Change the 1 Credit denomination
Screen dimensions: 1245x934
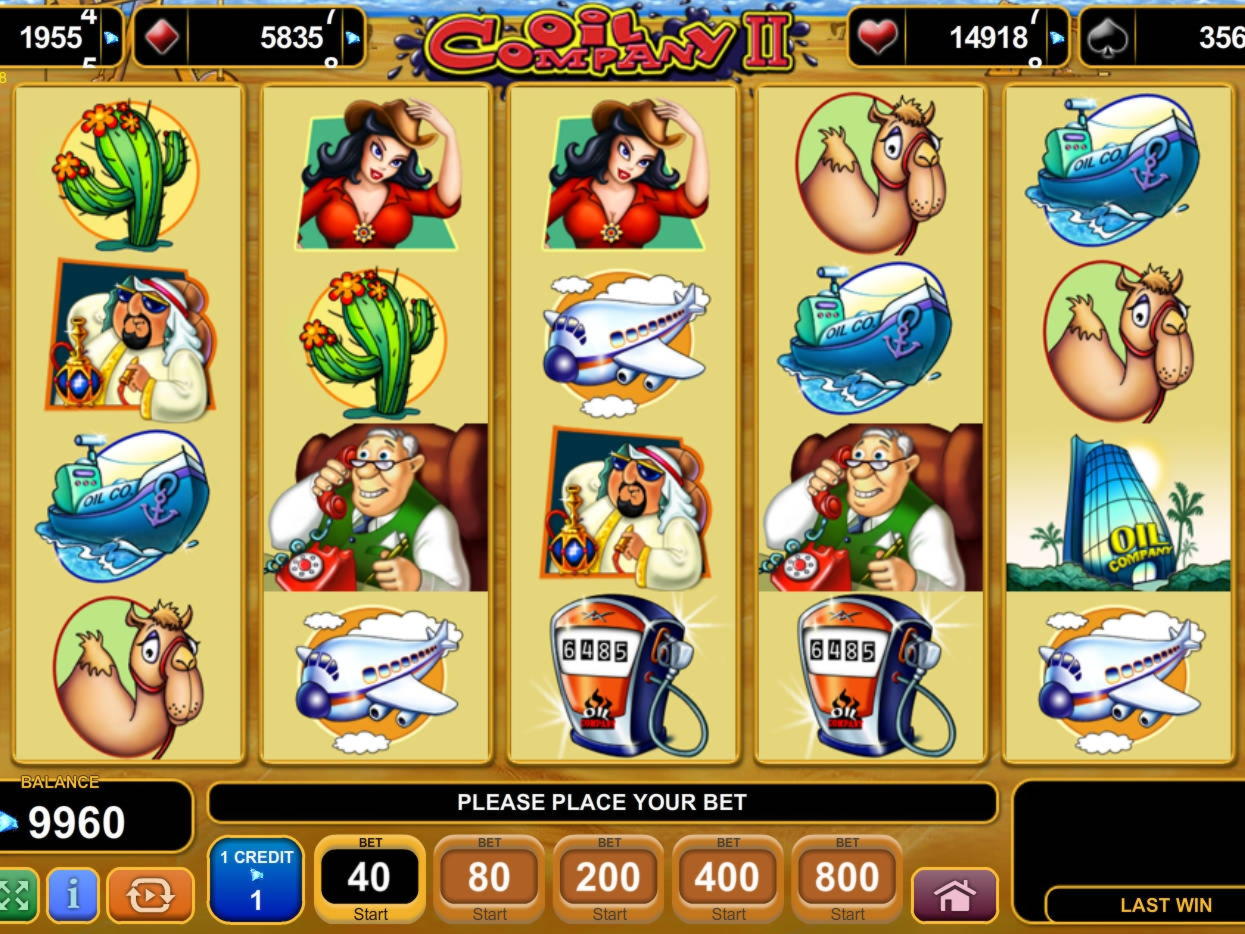click(x=256, y=879)
